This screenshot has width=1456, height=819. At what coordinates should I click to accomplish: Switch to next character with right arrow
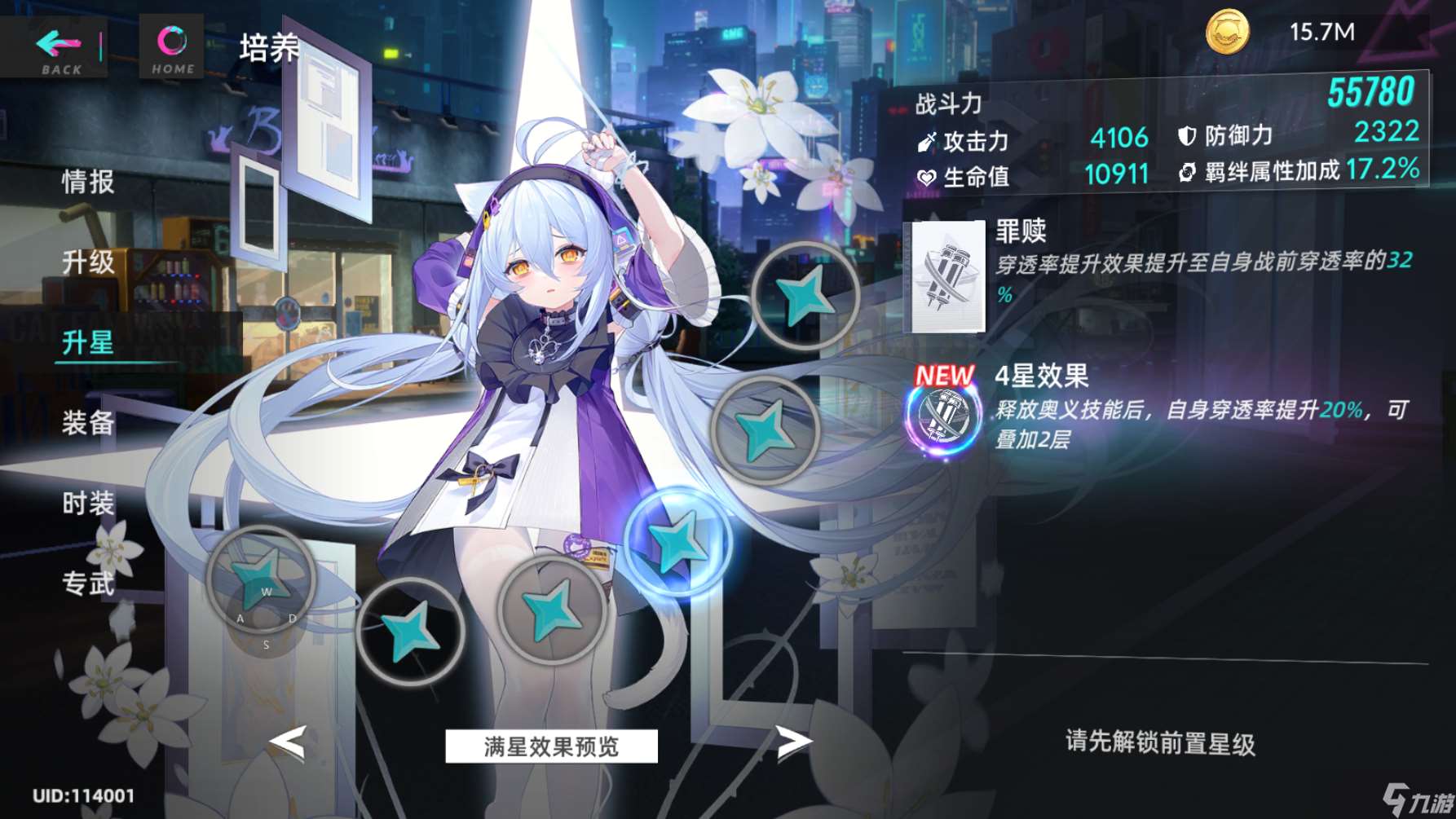792,742
